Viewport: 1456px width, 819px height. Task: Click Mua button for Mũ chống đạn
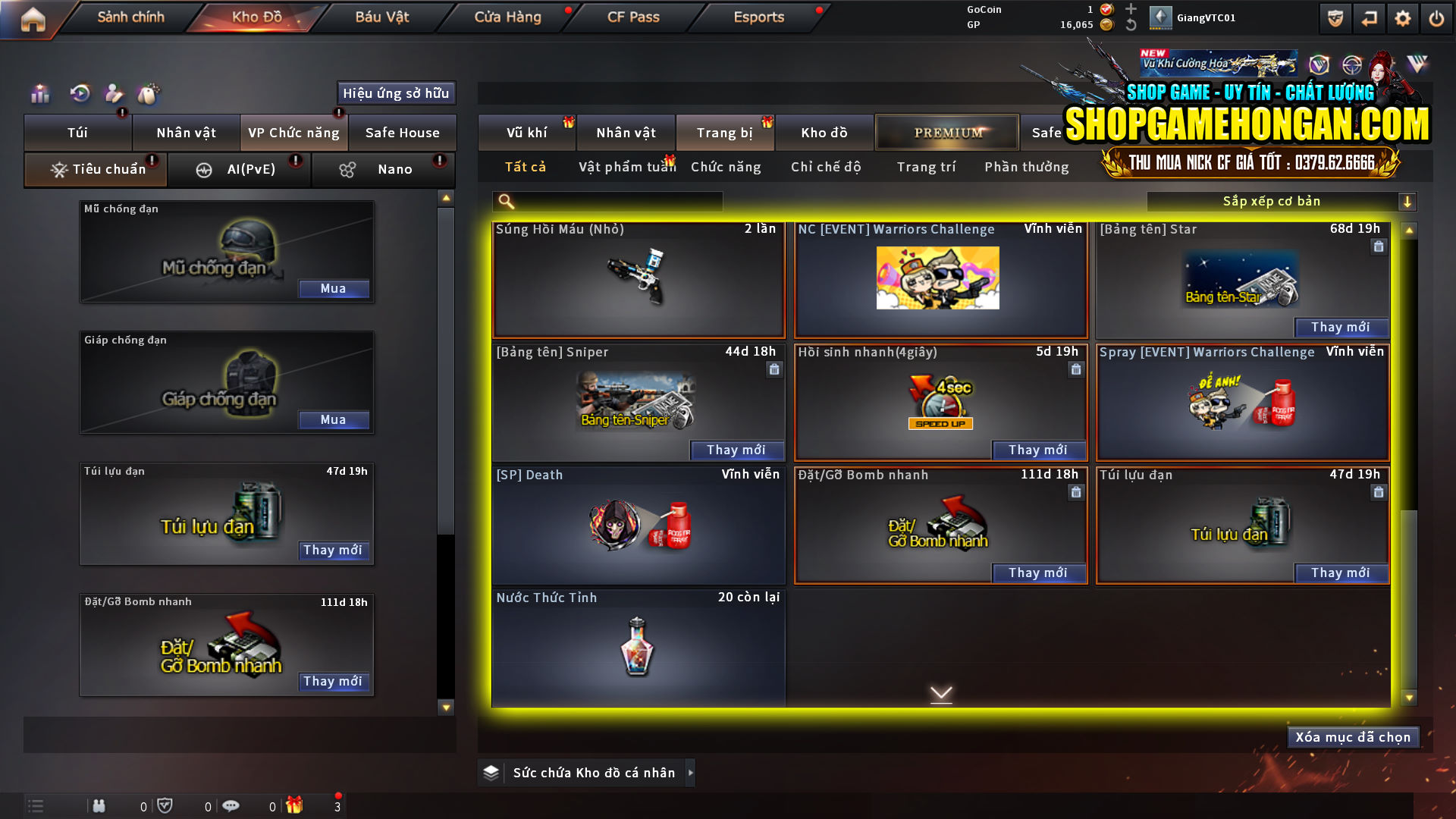[x=334, y=288]
